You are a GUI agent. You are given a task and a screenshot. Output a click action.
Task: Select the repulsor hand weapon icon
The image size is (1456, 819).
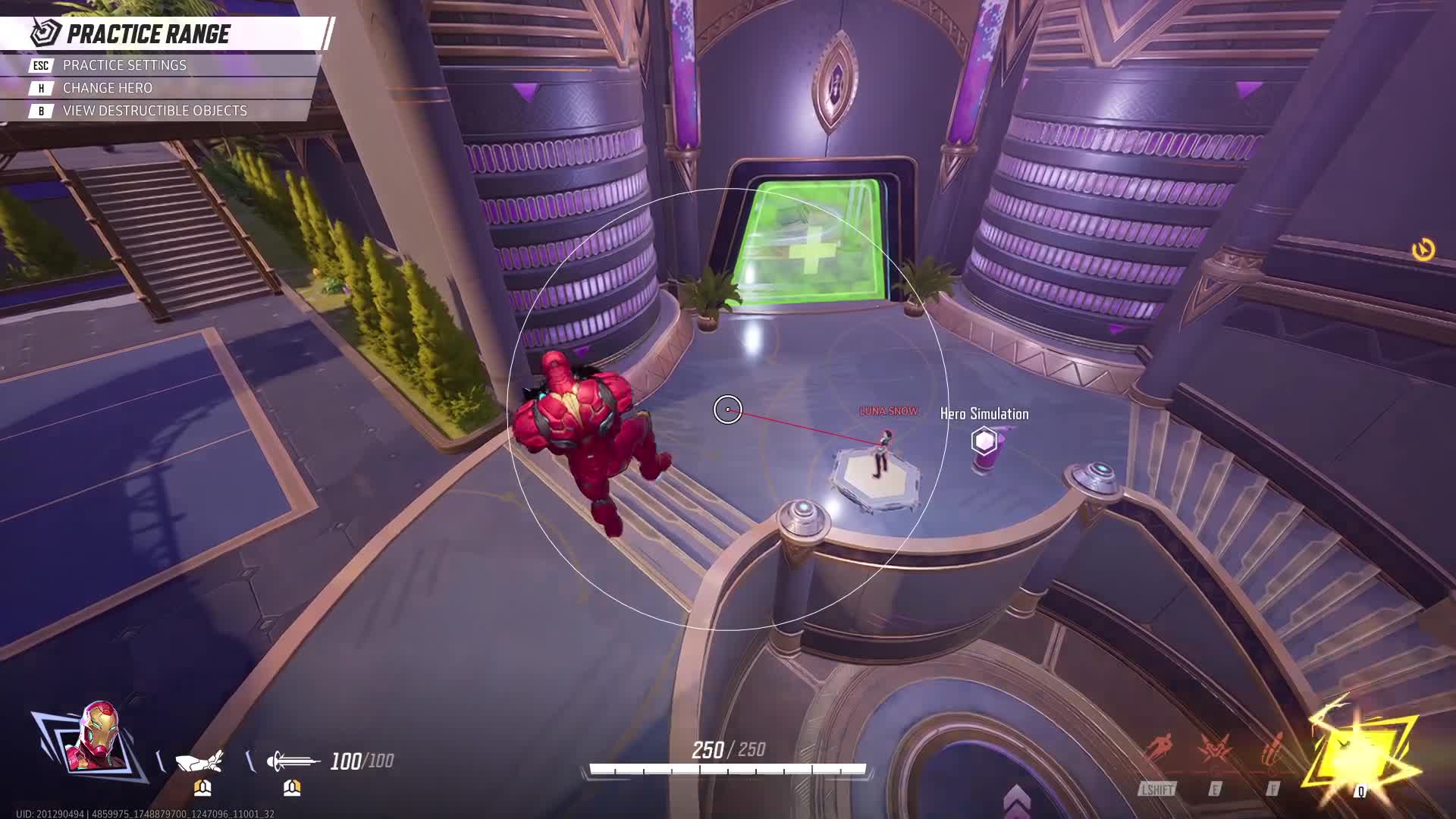(x=200, y=761)
